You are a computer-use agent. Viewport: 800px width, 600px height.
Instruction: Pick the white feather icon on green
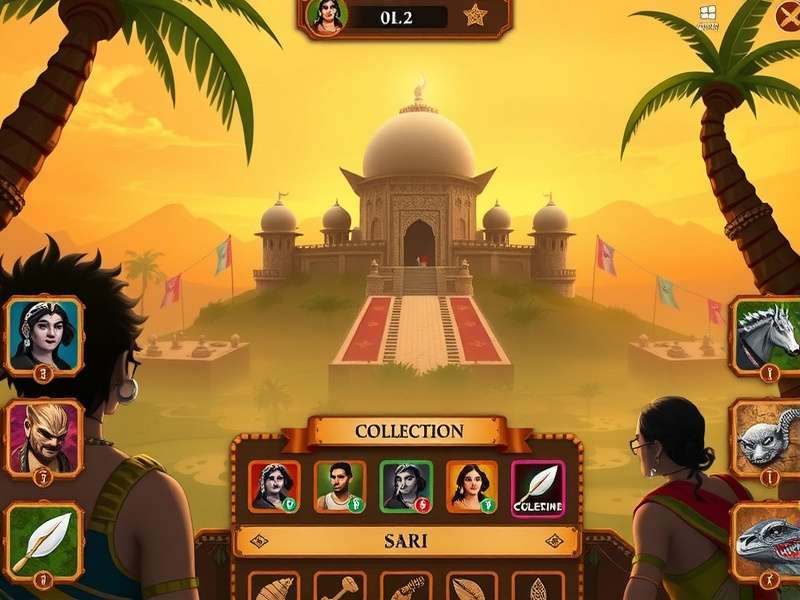point(44,540)
